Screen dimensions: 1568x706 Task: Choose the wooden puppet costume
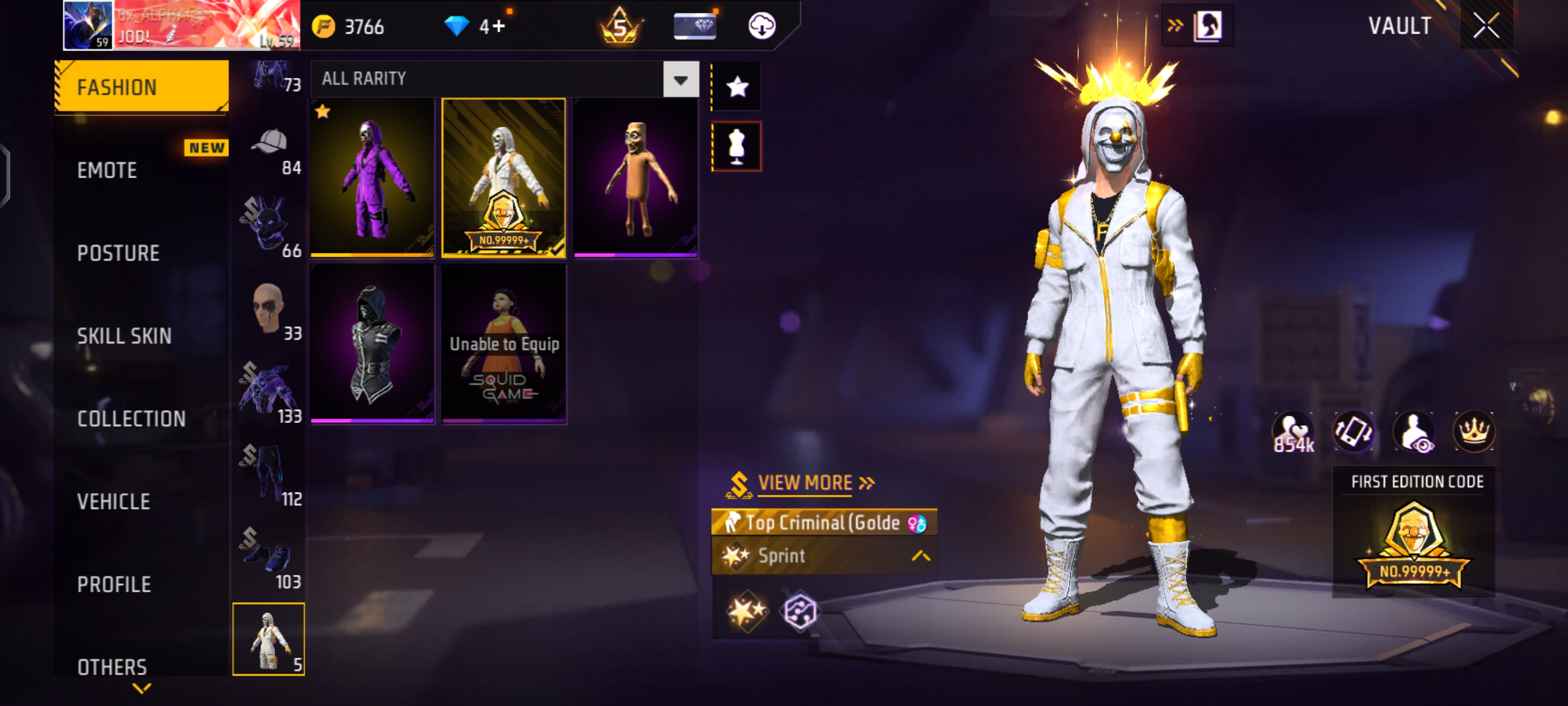click(635, 177)
